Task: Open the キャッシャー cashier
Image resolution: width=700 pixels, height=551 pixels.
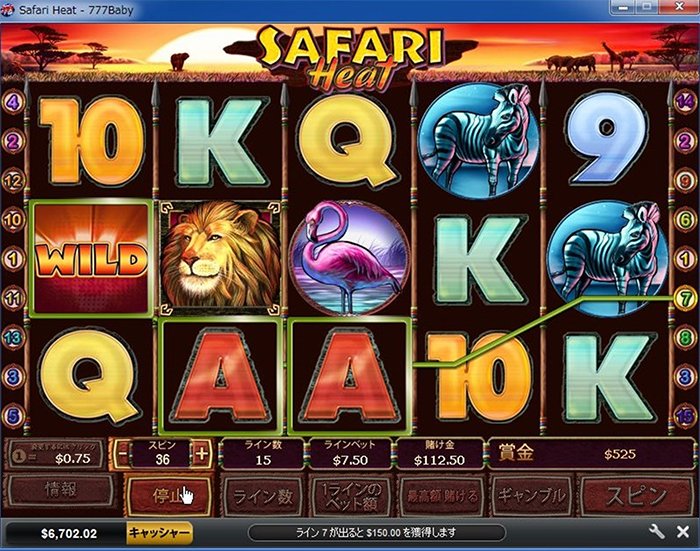Action: (159, 532)
